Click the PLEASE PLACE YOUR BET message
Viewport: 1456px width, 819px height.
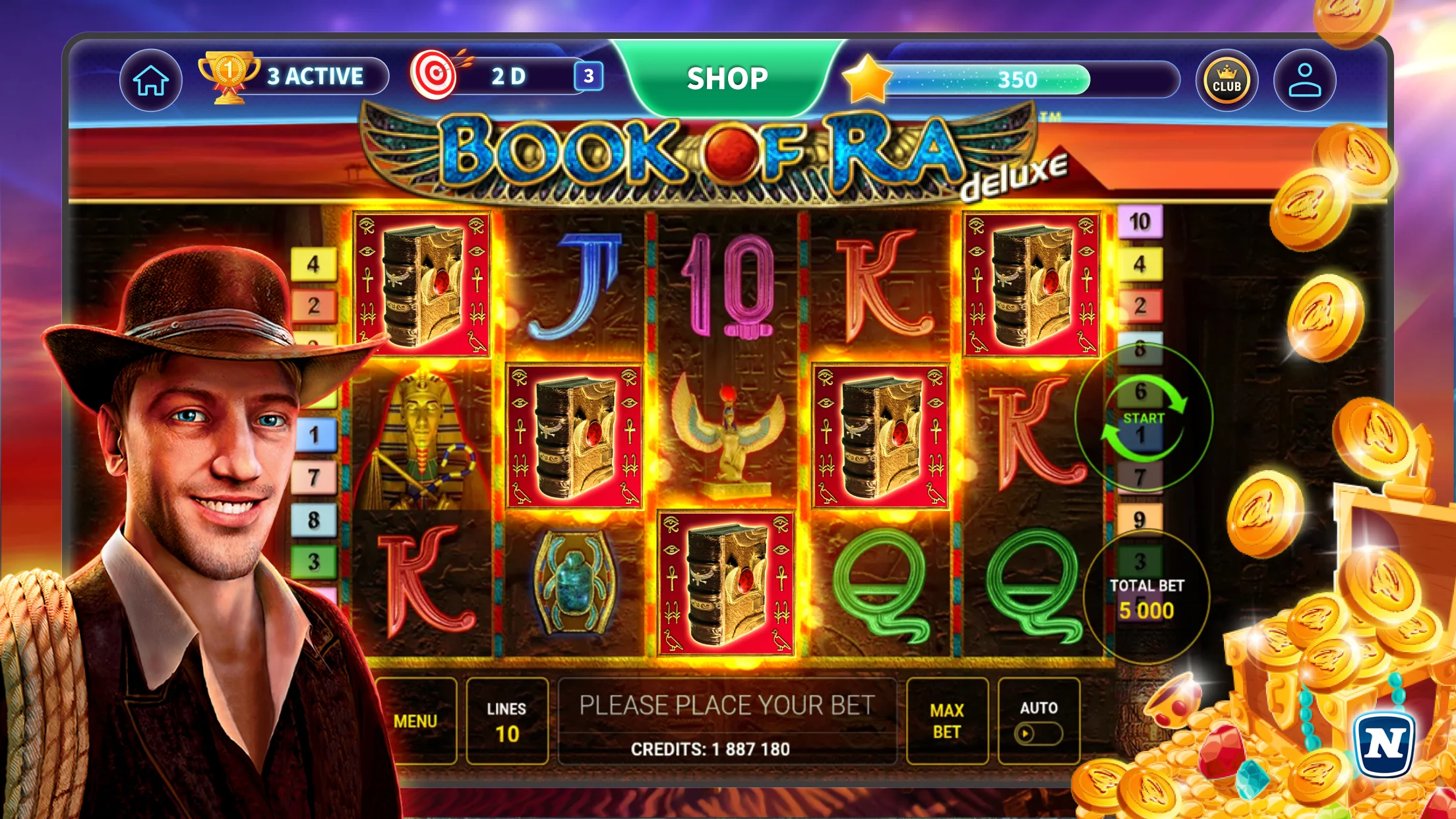coord(727,705)
